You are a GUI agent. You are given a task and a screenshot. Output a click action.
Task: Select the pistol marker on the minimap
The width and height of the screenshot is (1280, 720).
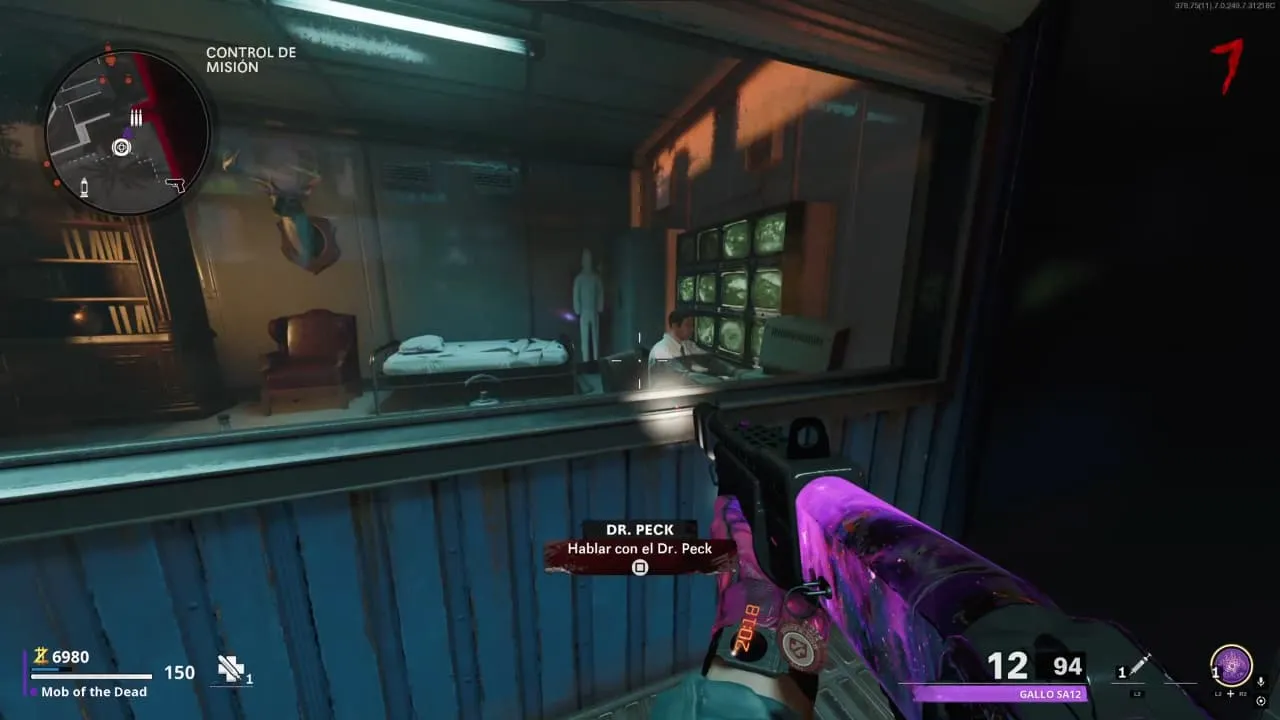click(x=175, y=185)
